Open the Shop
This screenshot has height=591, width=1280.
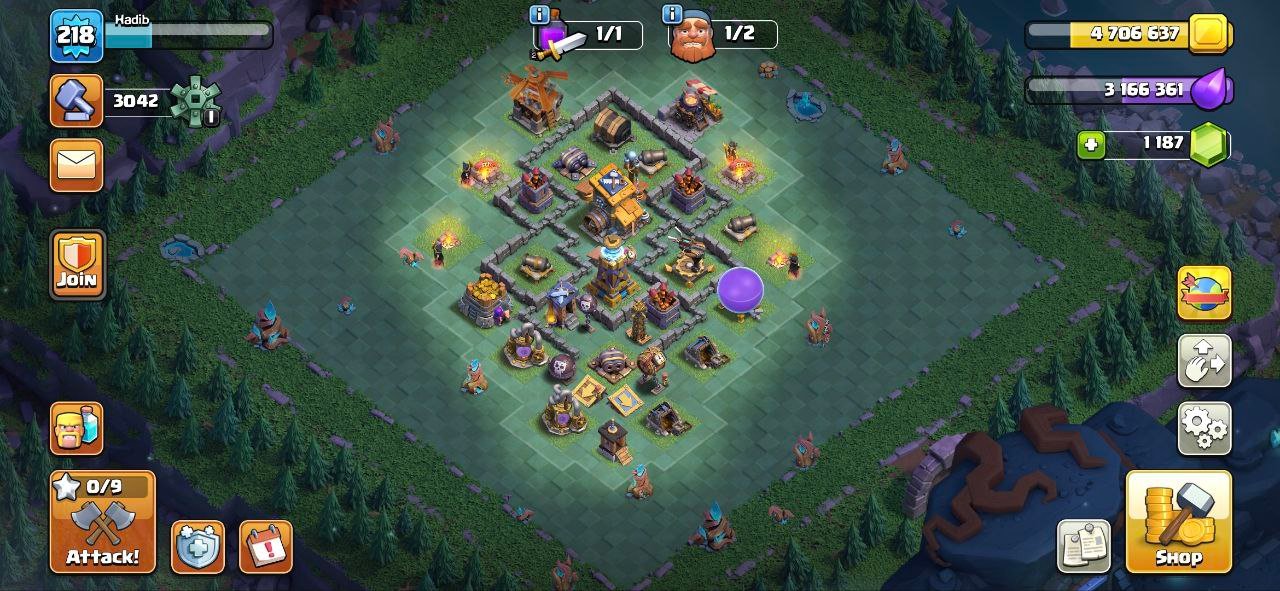pyautogui.click(x=1178, y=521)
